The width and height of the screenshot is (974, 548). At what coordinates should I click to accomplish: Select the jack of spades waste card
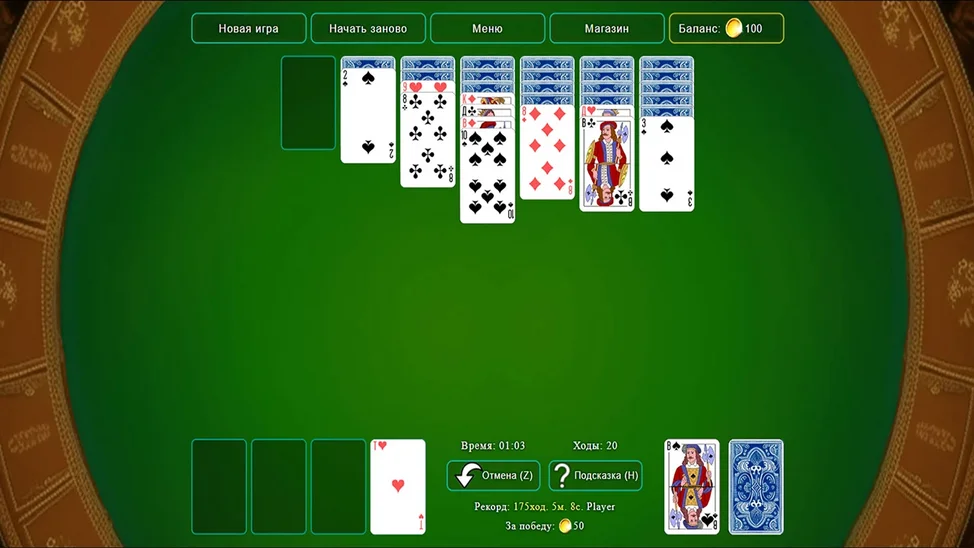692,486
